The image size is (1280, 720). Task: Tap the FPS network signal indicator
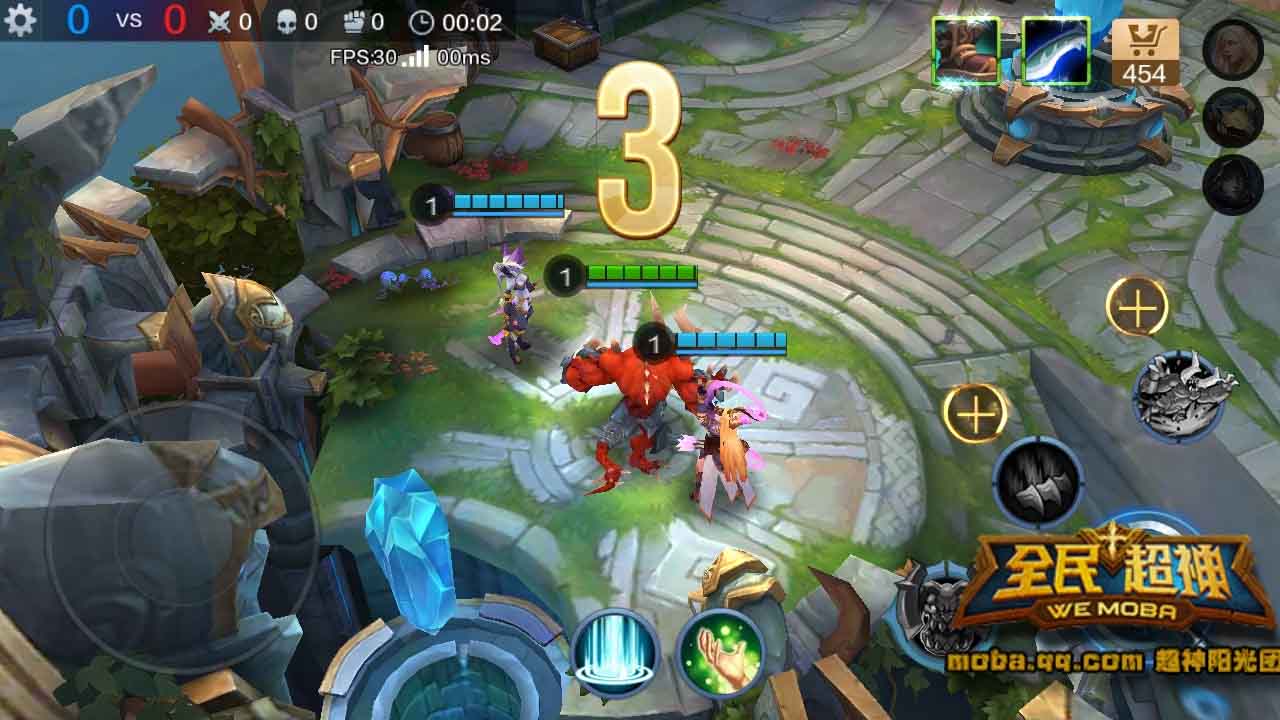(413, 58)
